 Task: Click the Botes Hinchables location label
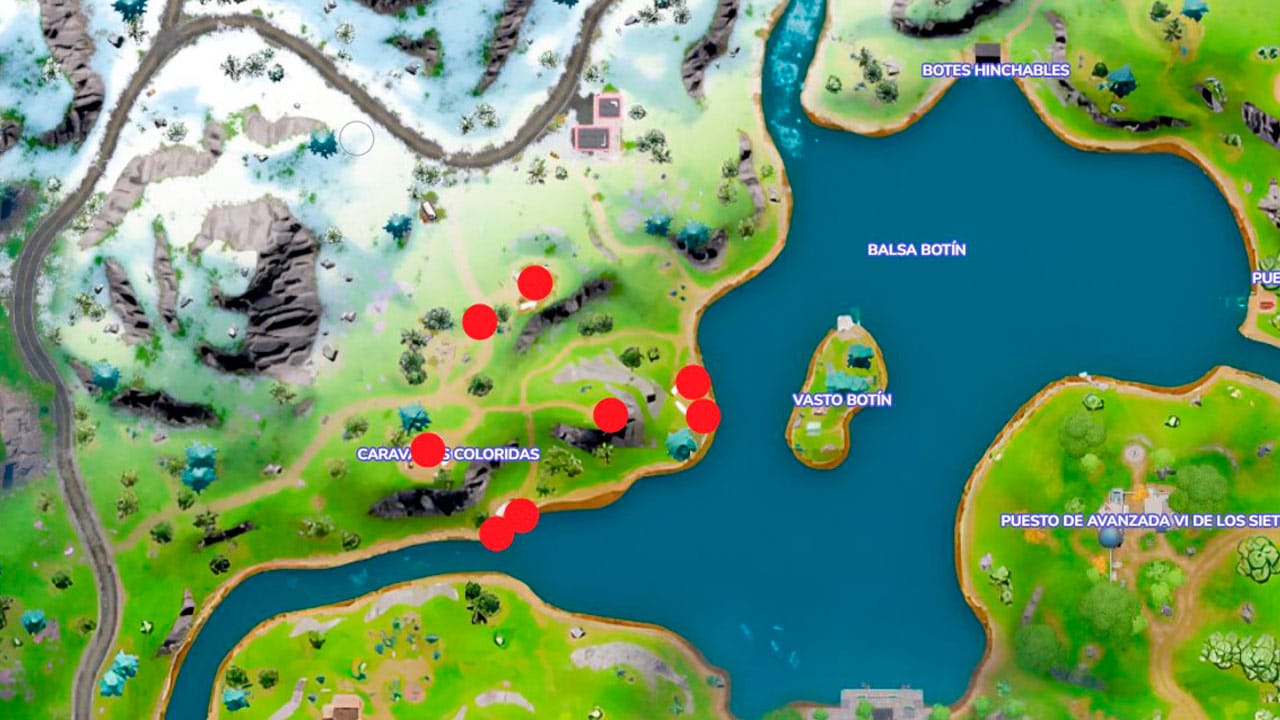pyautogui.click(x=997, y=70)
